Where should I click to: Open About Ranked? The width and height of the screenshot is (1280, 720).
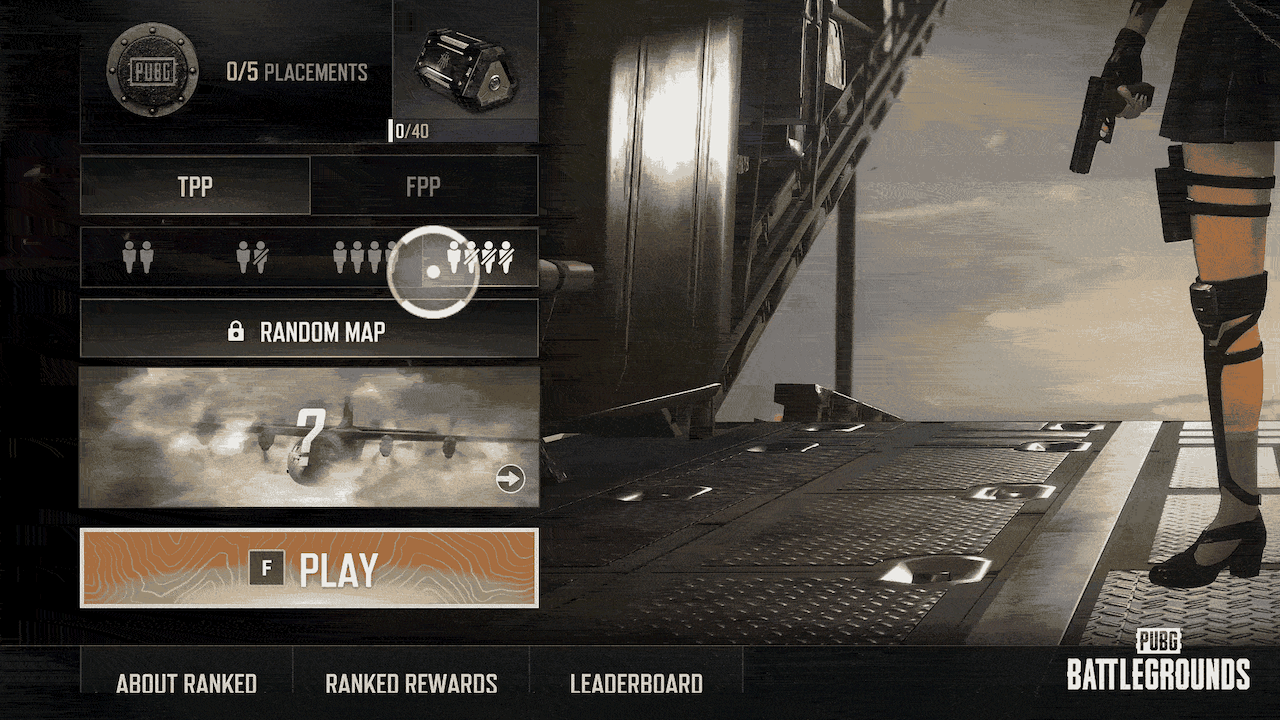pyautogui.click(x=187, y=684)
